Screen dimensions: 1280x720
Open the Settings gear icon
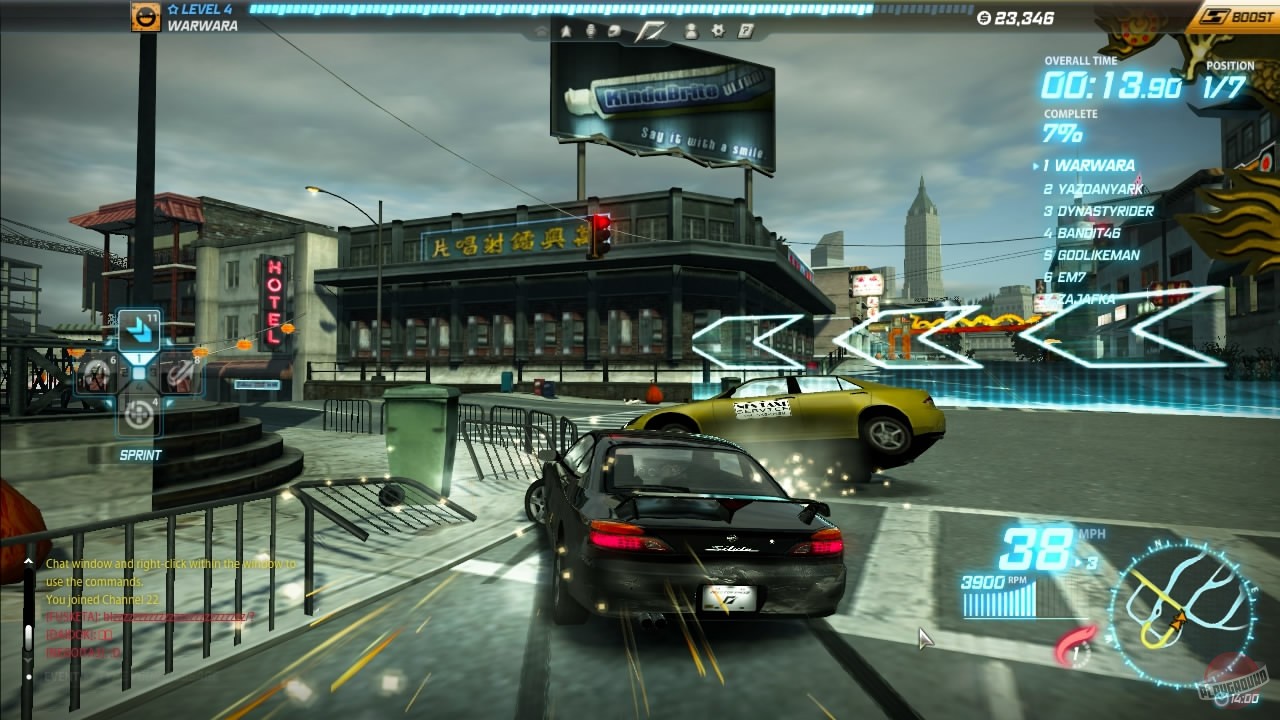click(x=719, y=31)
